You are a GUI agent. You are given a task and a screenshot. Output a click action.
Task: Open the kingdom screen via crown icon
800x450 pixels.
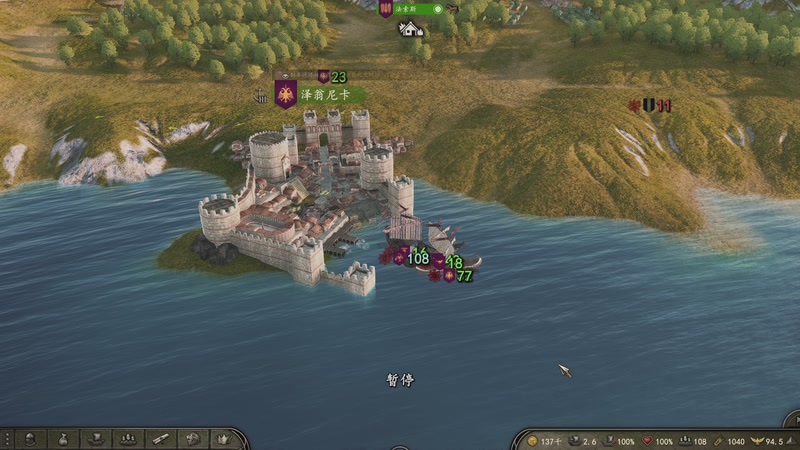click(224, 439)
